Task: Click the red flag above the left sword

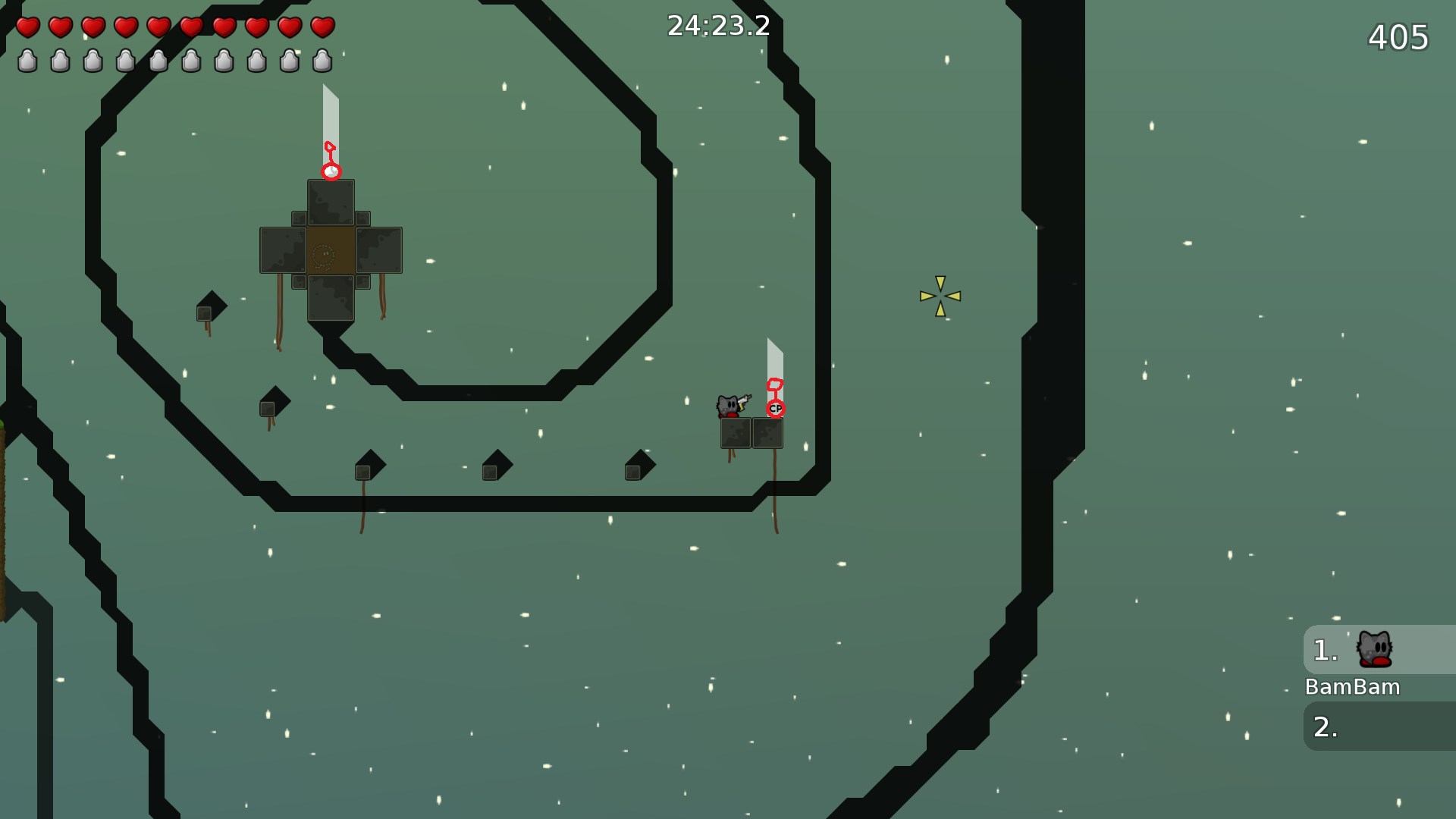Action: pos(329,146)
